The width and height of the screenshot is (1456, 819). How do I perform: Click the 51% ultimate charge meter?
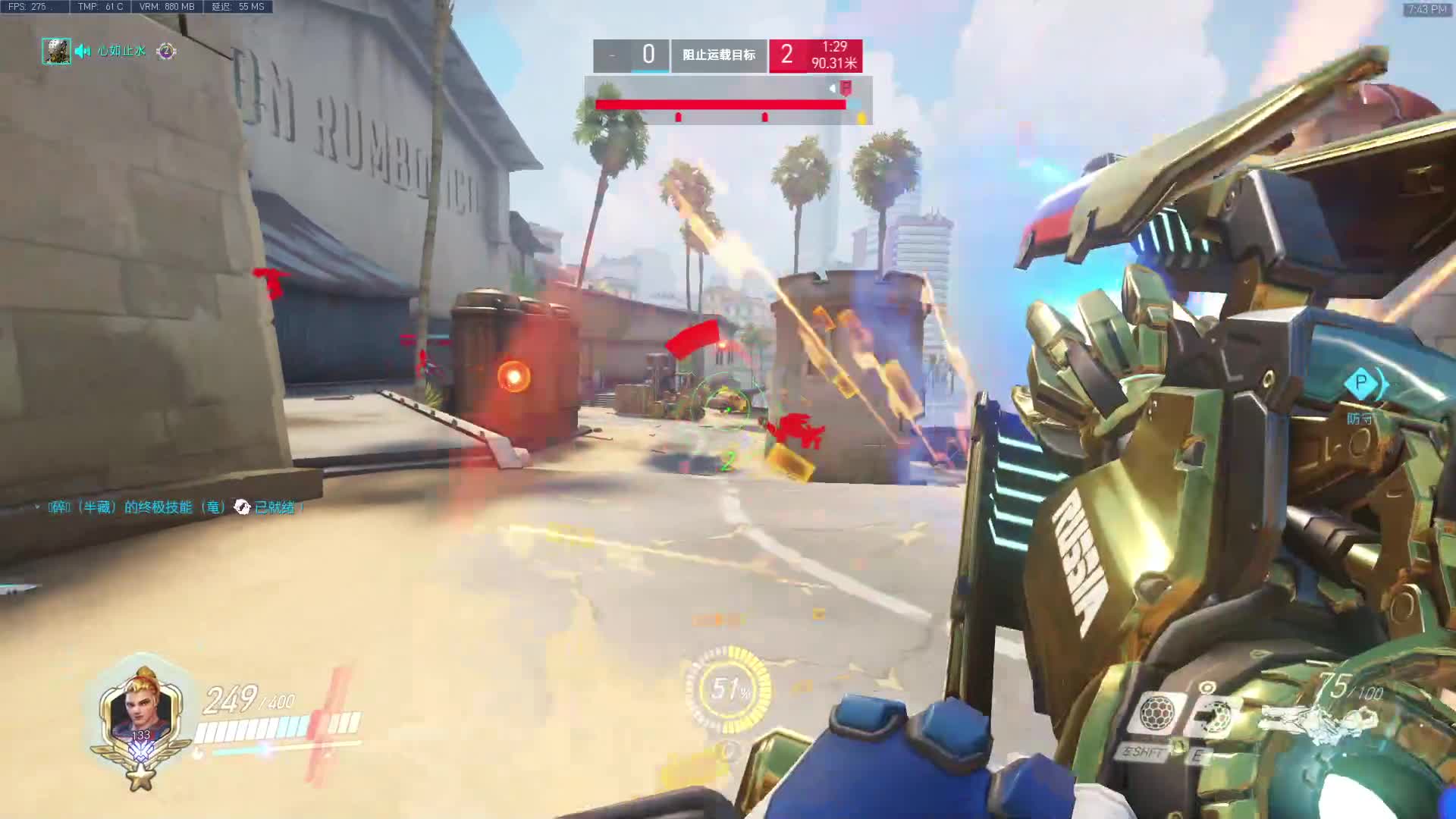pyautogui.click(x=729, y=689)
